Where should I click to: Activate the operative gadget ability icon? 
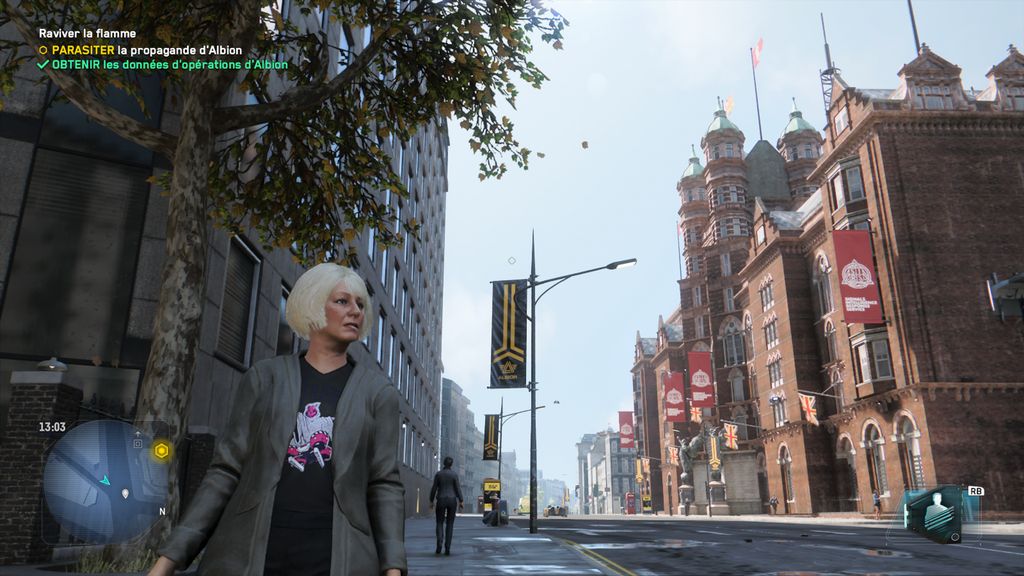(935, 515)
